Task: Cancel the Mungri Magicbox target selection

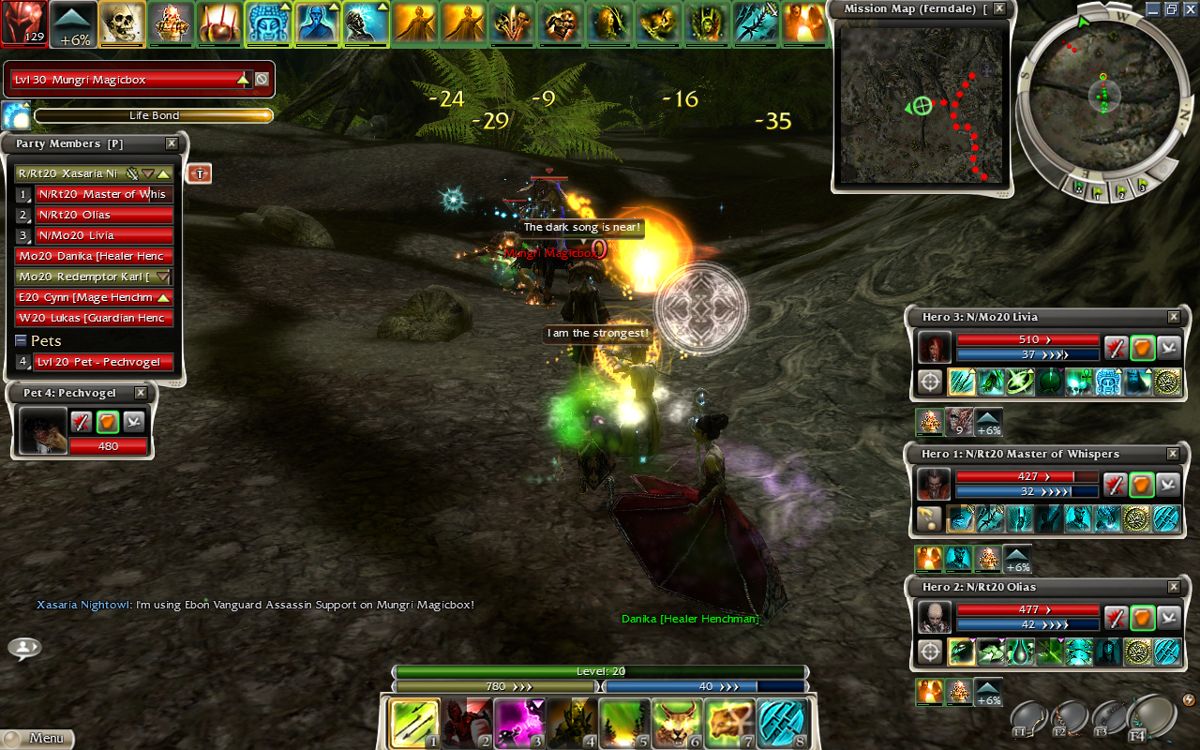Action: click(x=262, y=79)
